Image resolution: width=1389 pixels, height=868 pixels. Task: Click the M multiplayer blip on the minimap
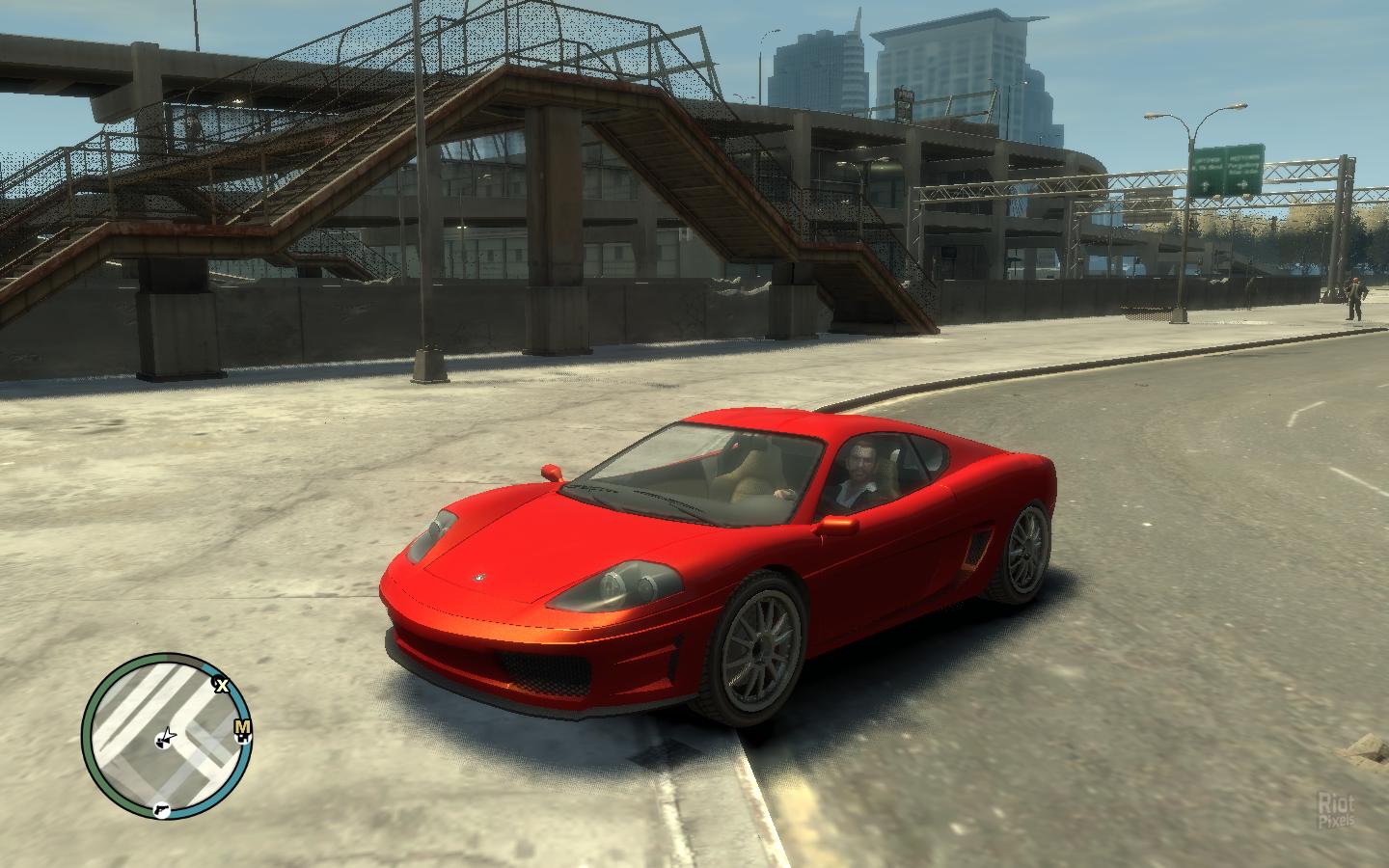click(x=241, y=727)
